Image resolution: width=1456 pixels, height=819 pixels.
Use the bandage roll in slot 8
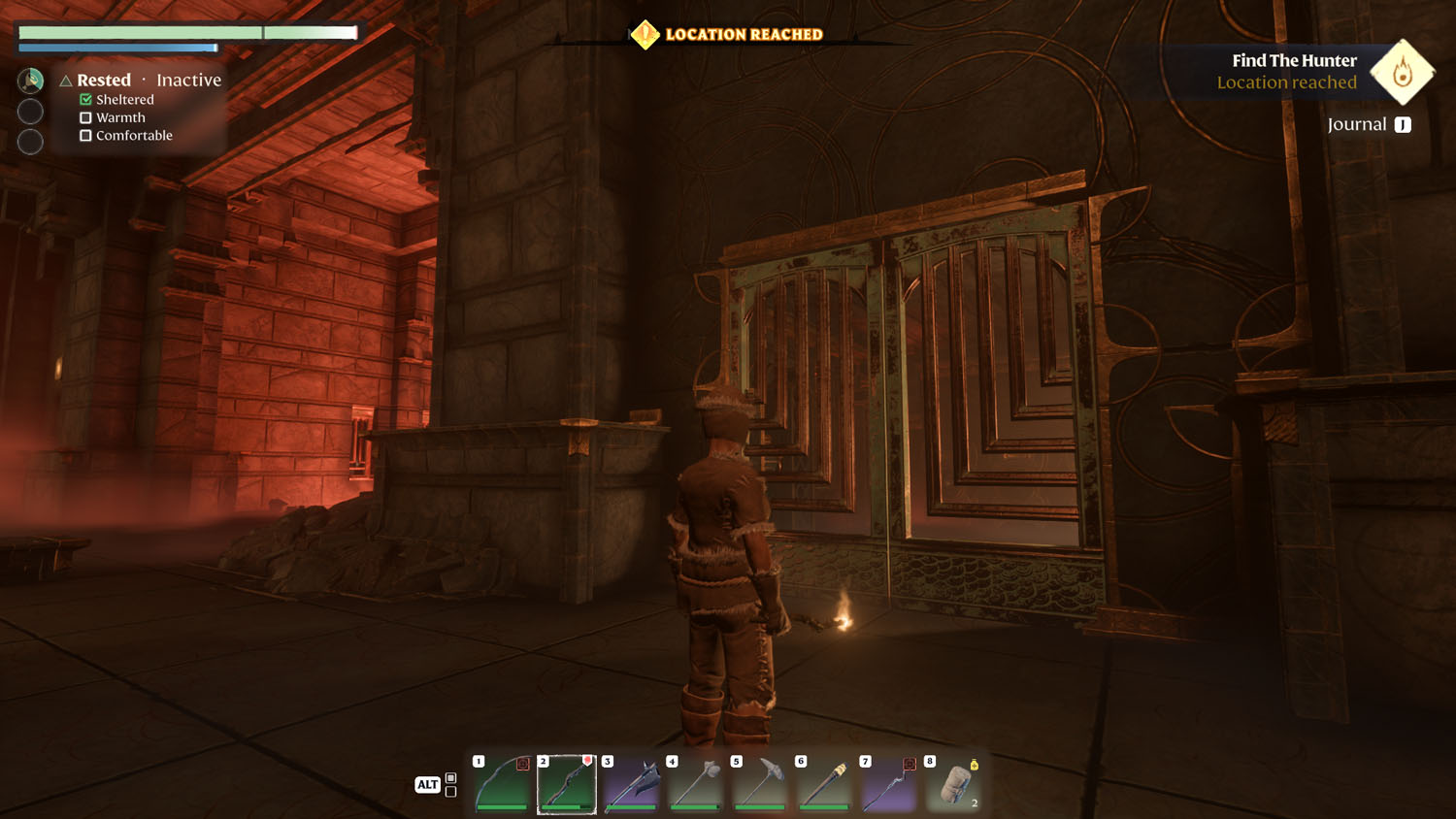click(x=953, y=782)
